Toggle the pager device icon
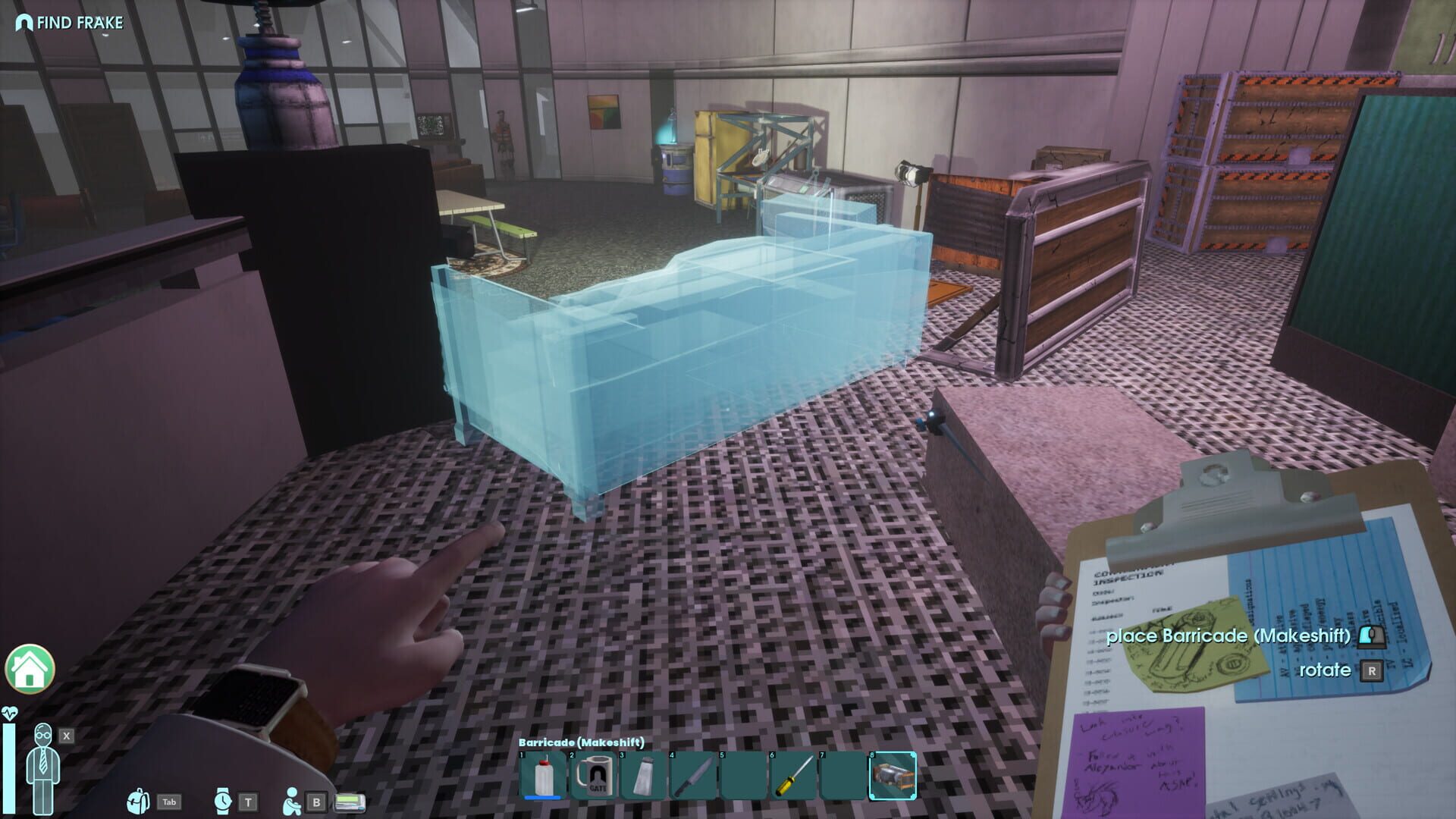Viewport: 1456px width, 819px height. 350,802
